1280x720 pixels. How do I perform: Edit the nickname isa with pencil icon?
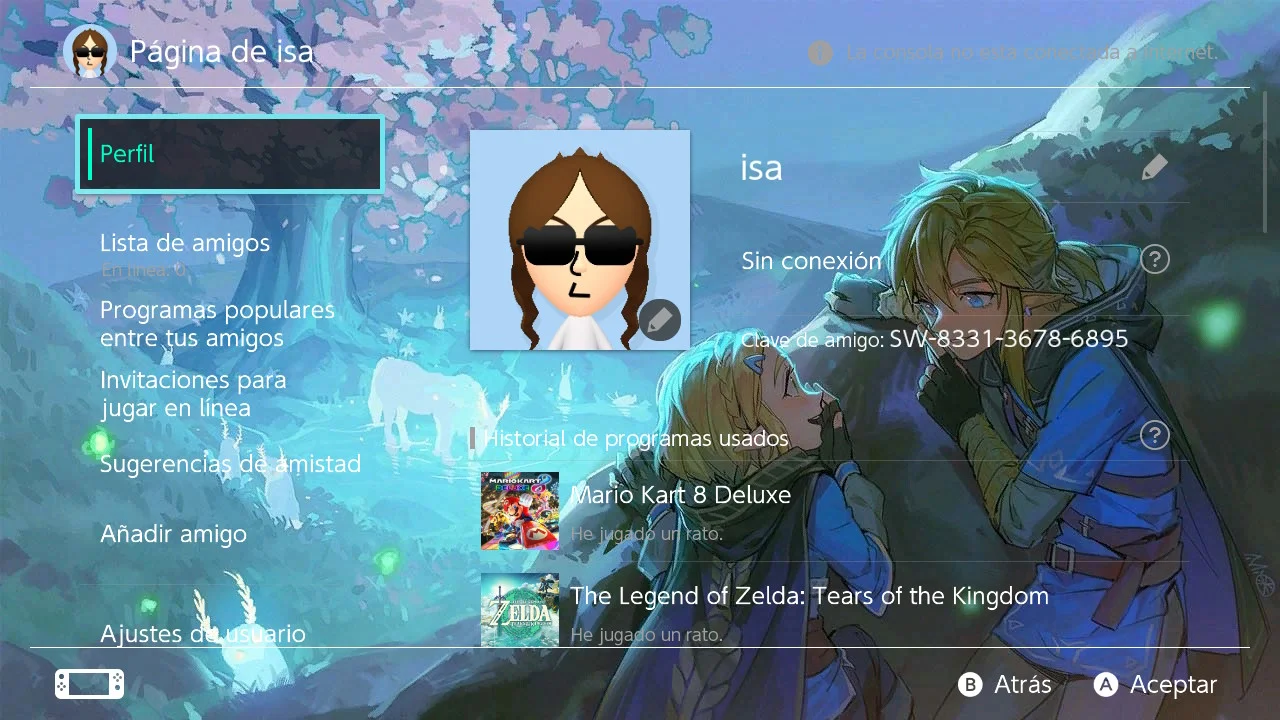[1154, 167]
